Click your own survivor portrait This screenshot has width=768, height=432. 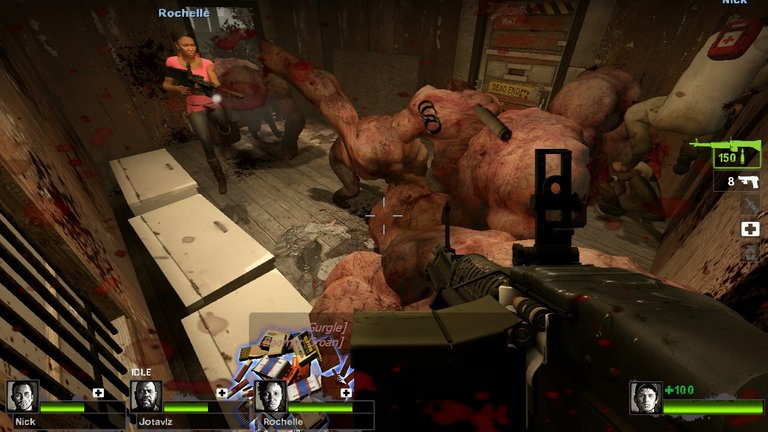645,397
